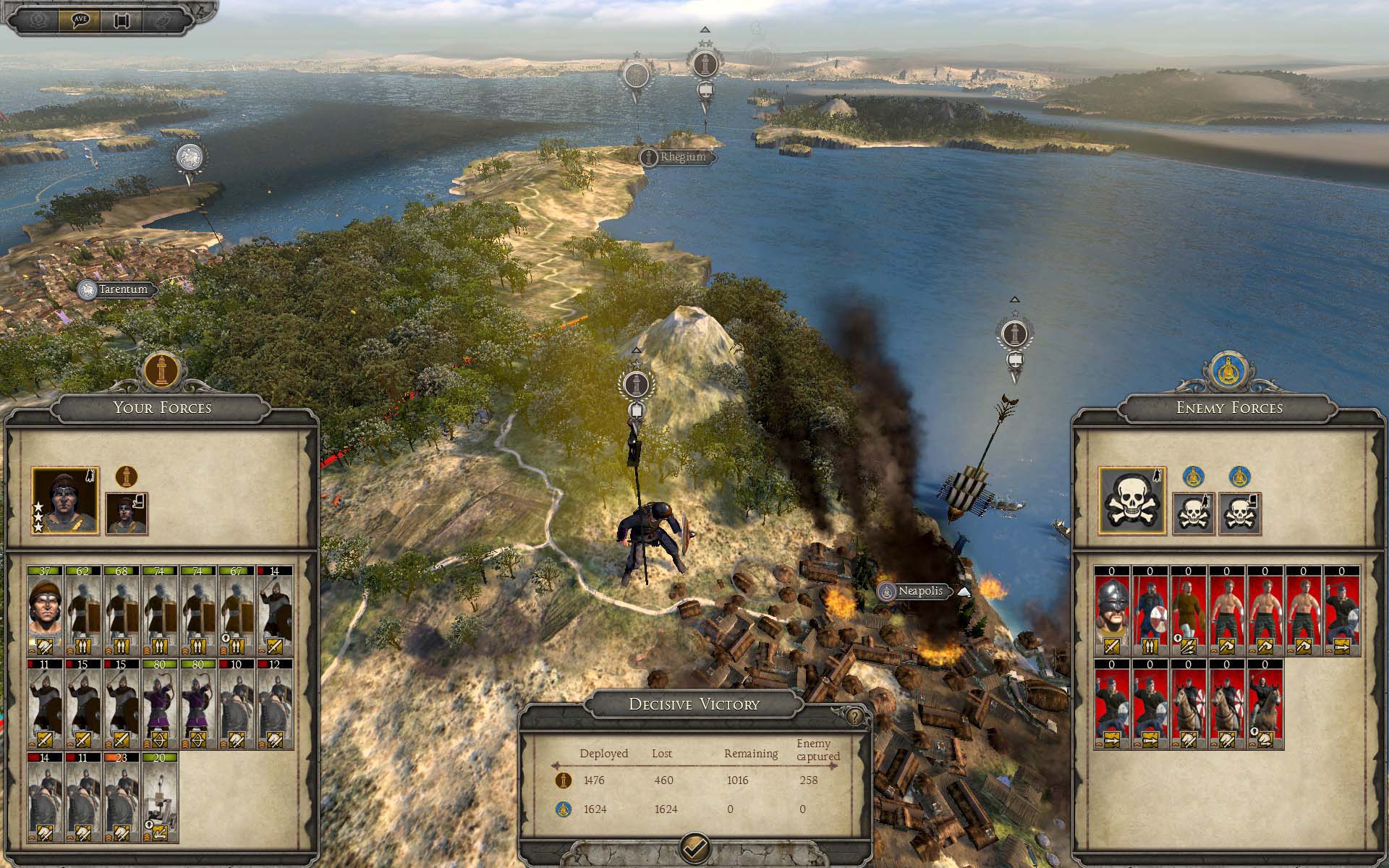The height and width of the screenshot is (868, 1389).
Task: Click the faction emblem above Your Forces
Action: 161,369
